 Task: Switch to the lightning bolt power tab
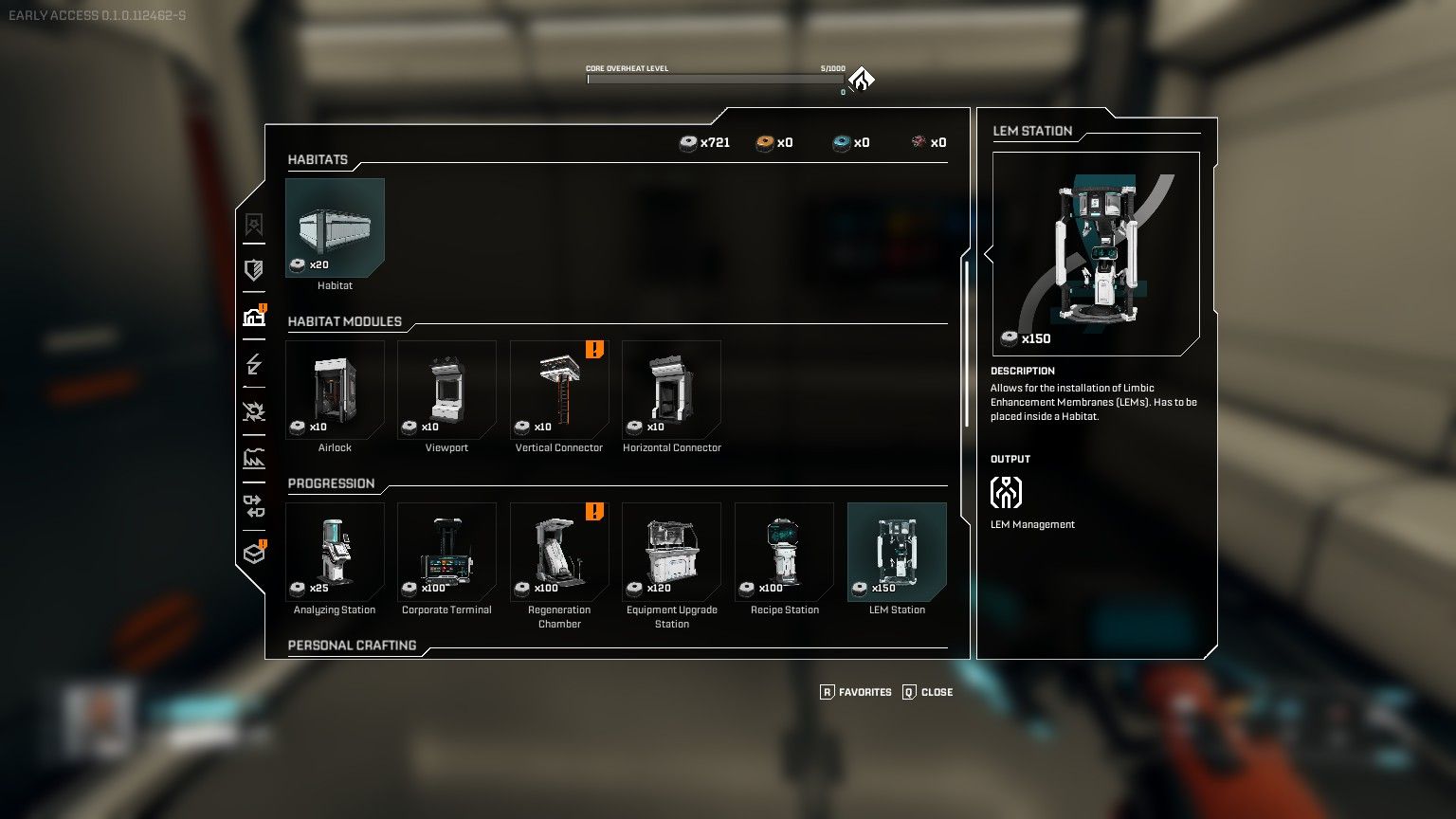click(254, 364)
